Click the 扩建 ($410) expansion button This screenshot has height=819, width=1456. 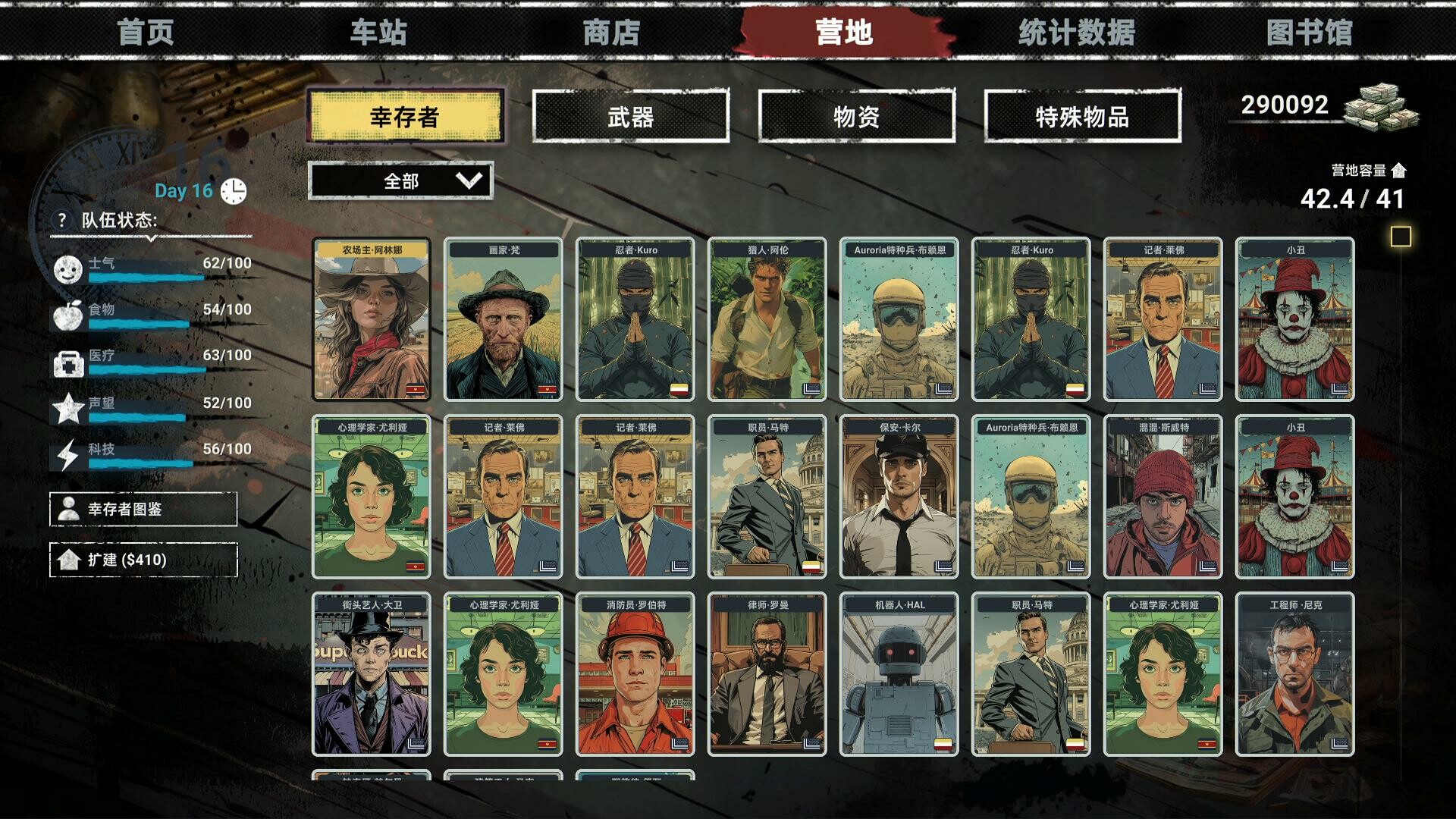click(143, 559)
